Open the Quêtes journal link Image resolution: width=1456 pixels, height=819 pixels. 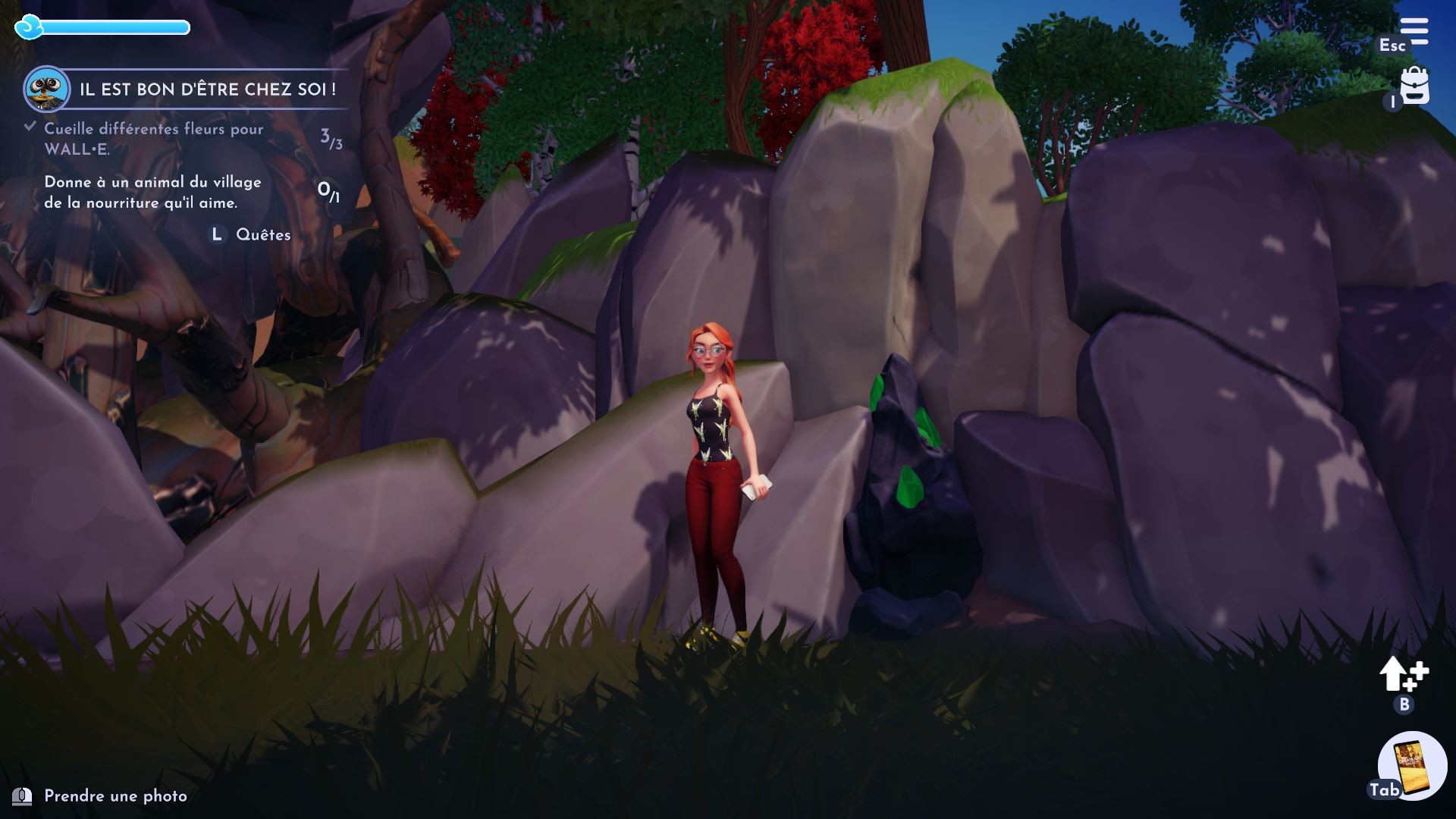(262, 235)
